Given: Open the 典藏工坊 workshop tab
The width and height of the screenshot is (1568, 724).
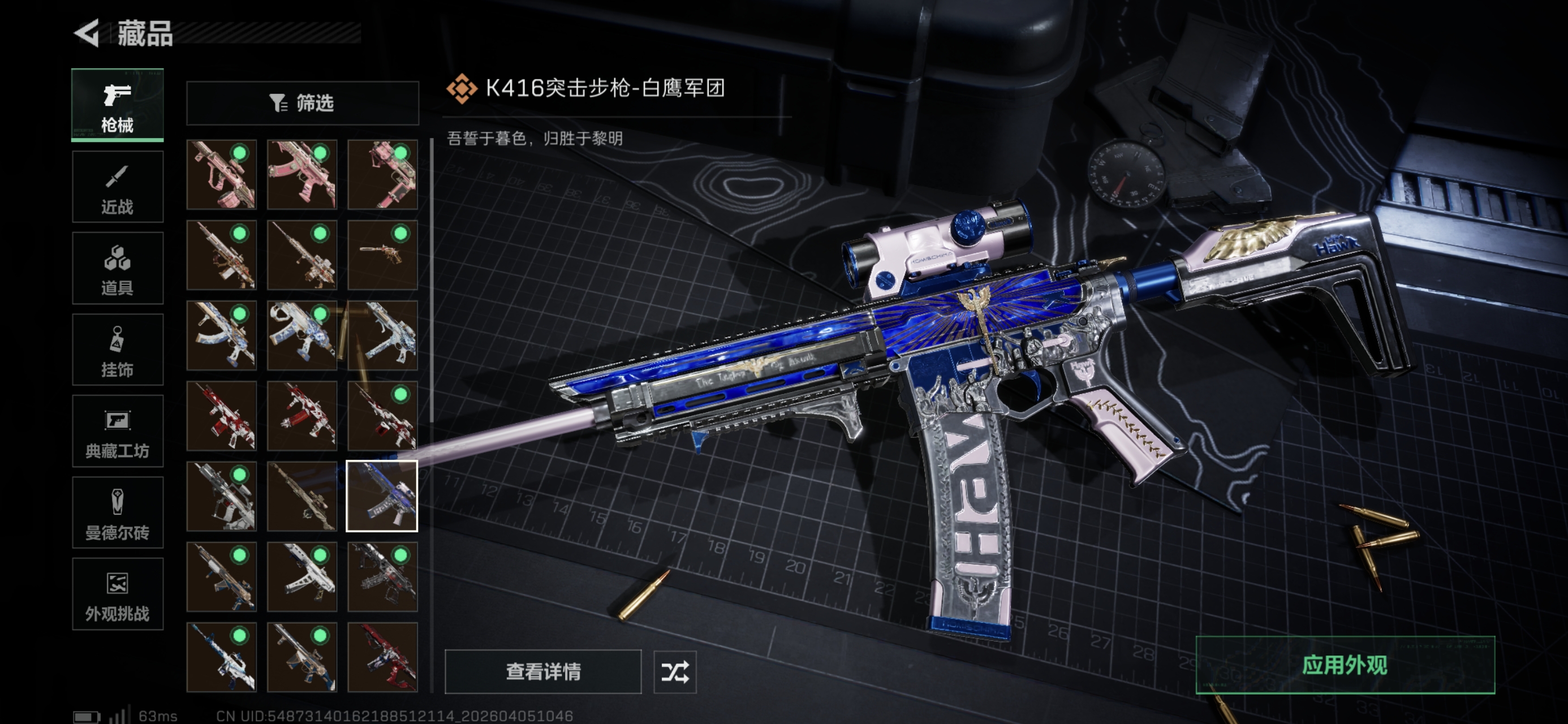Looking at the screenshot, I should (118, 431).
